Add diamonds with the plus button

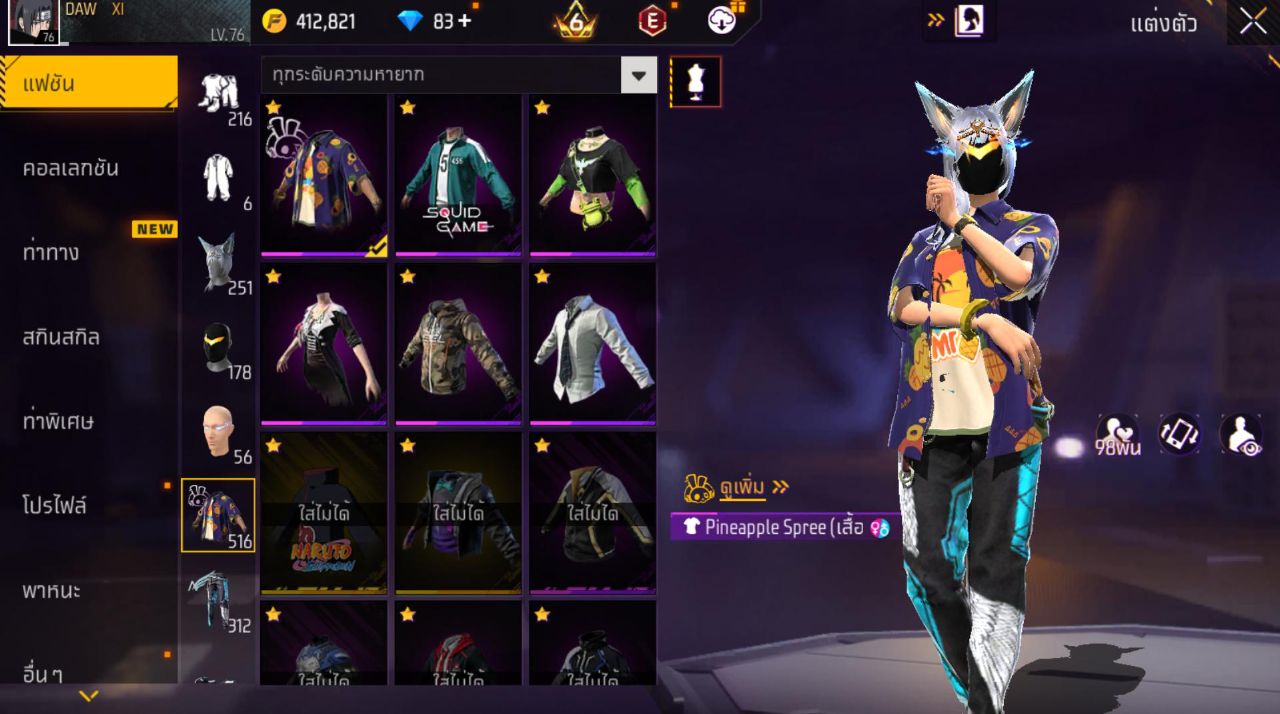[464, 21]
